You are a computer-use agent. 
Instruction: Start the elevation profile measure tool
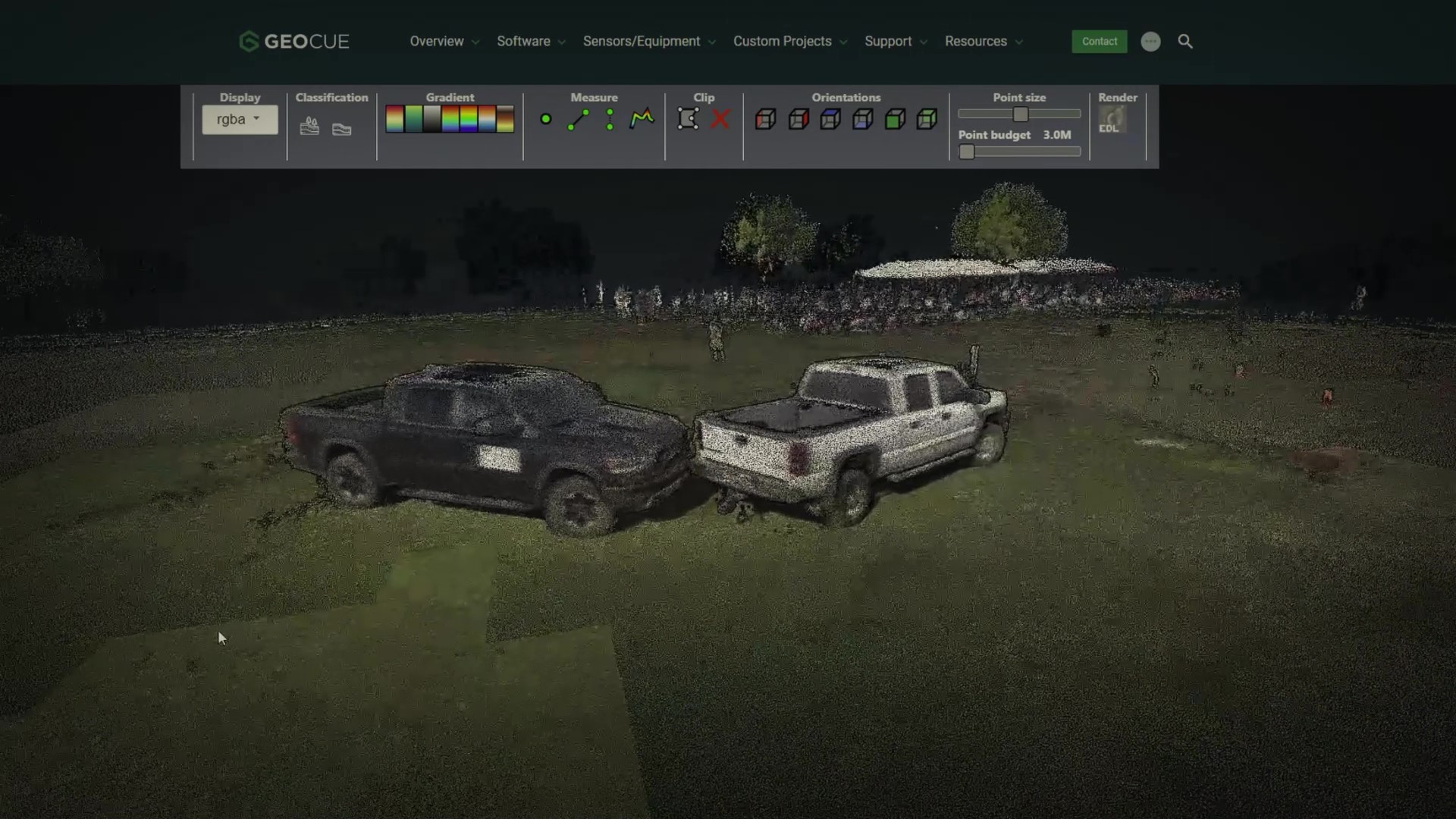coord(642,119)
